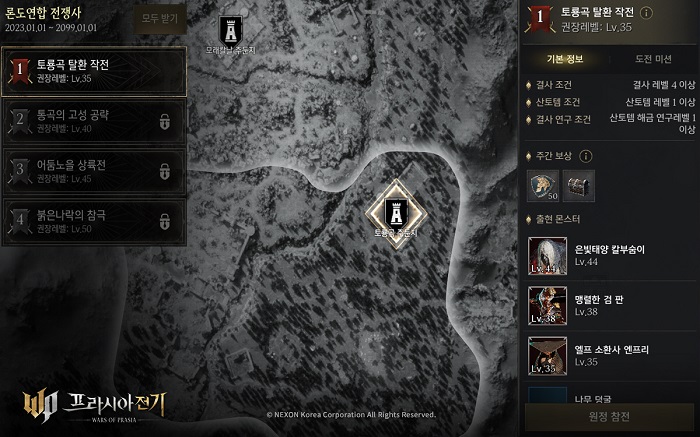Screen dimensions: 700x437
Task: Select the 토룡곡 탈환 작전 stage entry
Action: coord(93,70)
